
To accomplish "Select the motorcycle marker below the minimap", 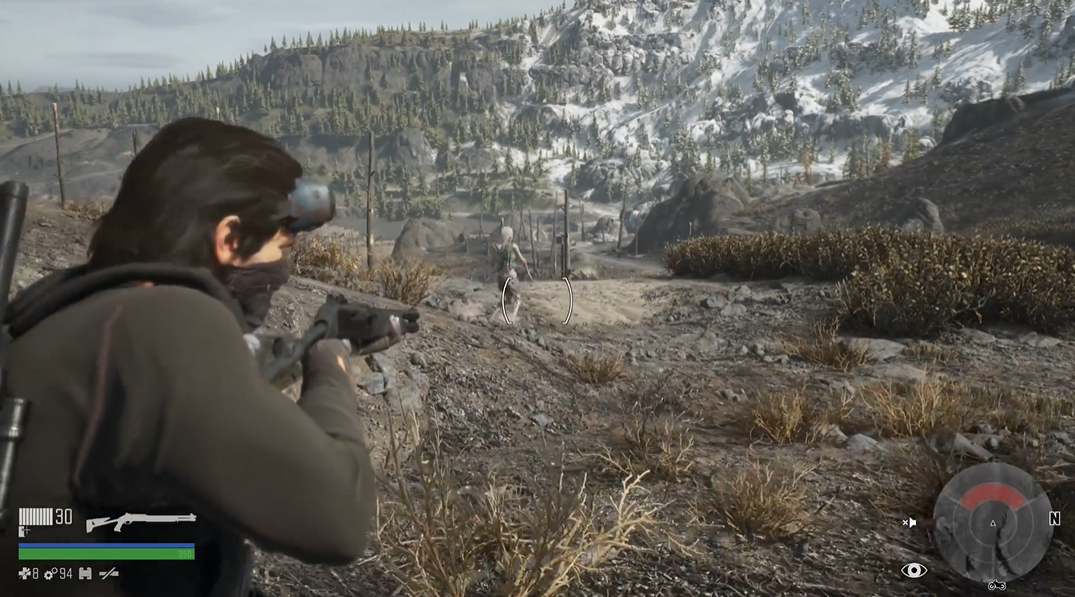I will pyautogui.click(x=996, y=585).
